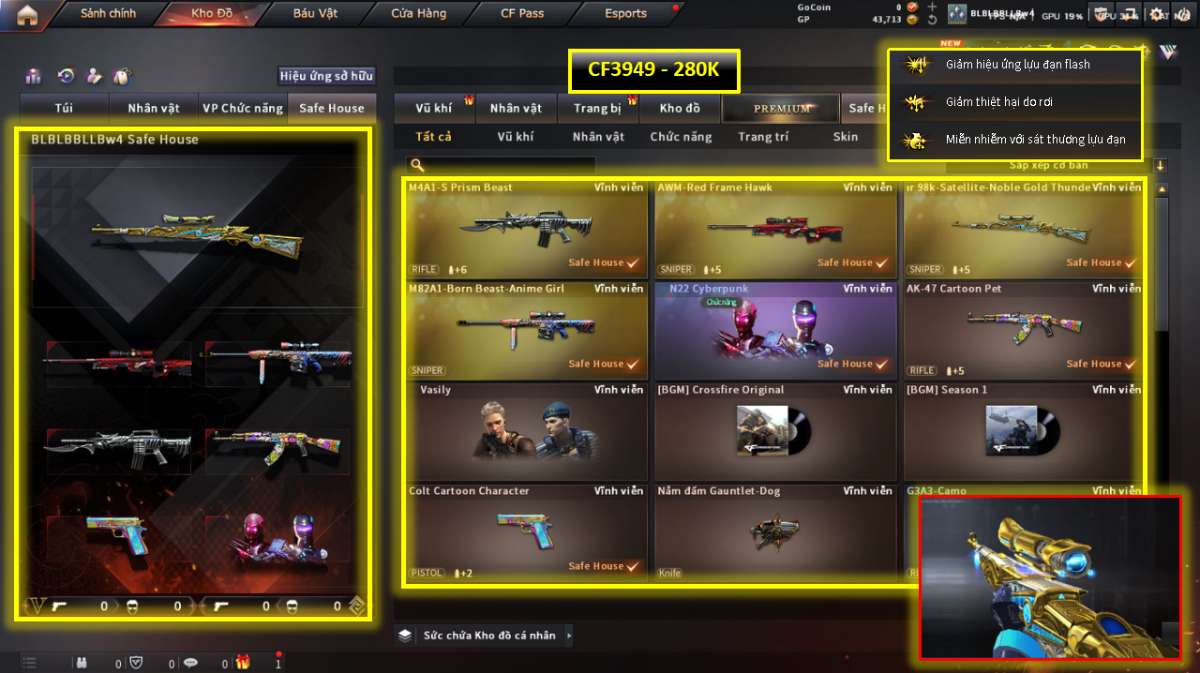The image size is (1200, 673).
Task: Open the Sảnh chính tab
Action: (x=108, y=14)
